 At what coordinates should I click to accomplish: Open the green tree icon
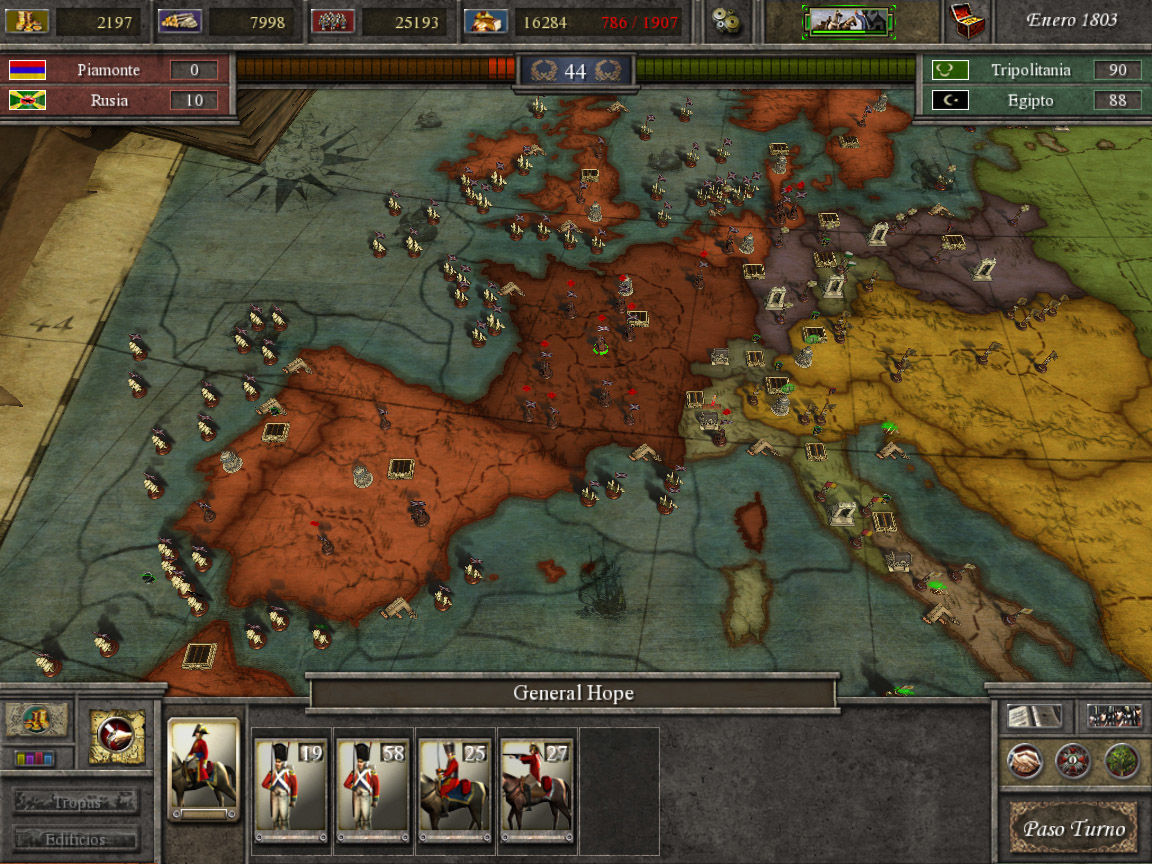coord(1122,762)
